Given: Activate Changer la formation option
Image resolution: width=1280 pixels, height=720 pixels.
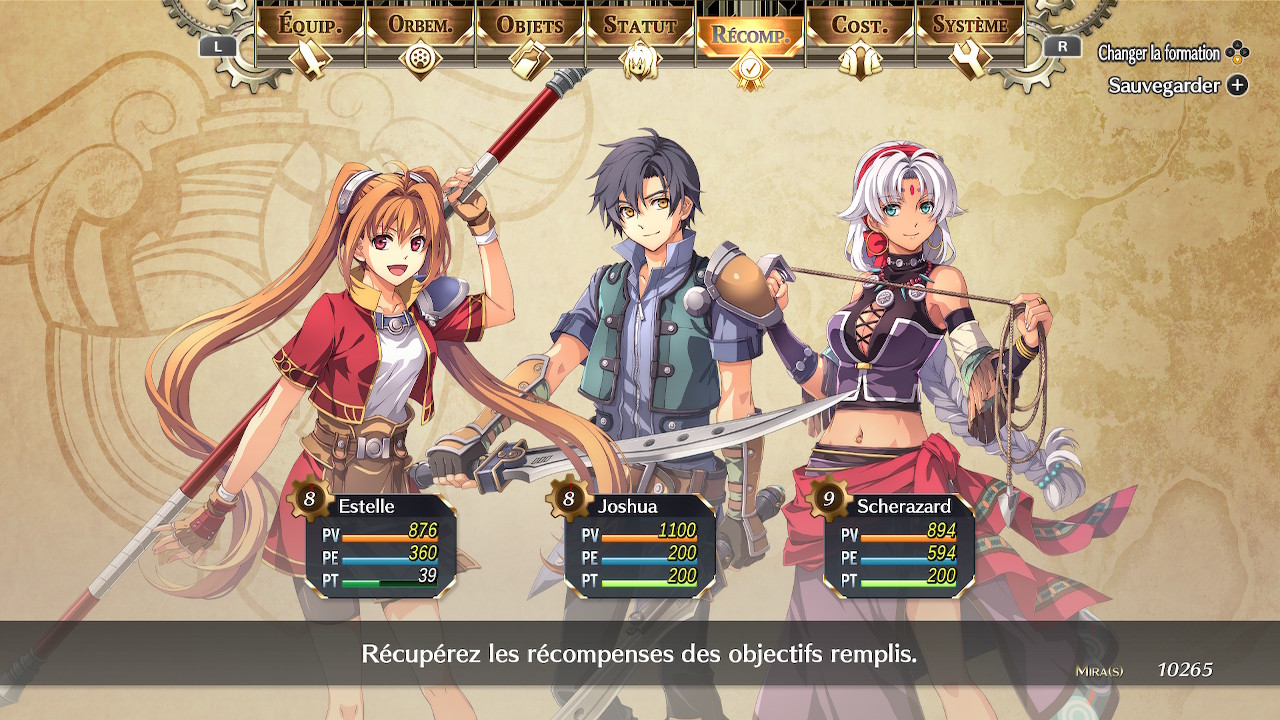Looking at the screenshot, I should (1172, 53).
